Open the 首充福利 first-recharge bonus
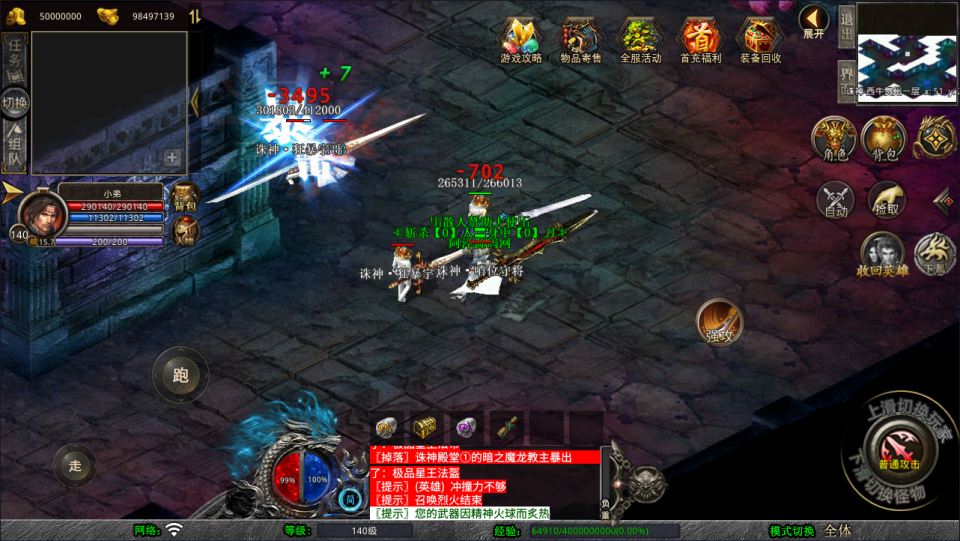 tap(699, 38)
